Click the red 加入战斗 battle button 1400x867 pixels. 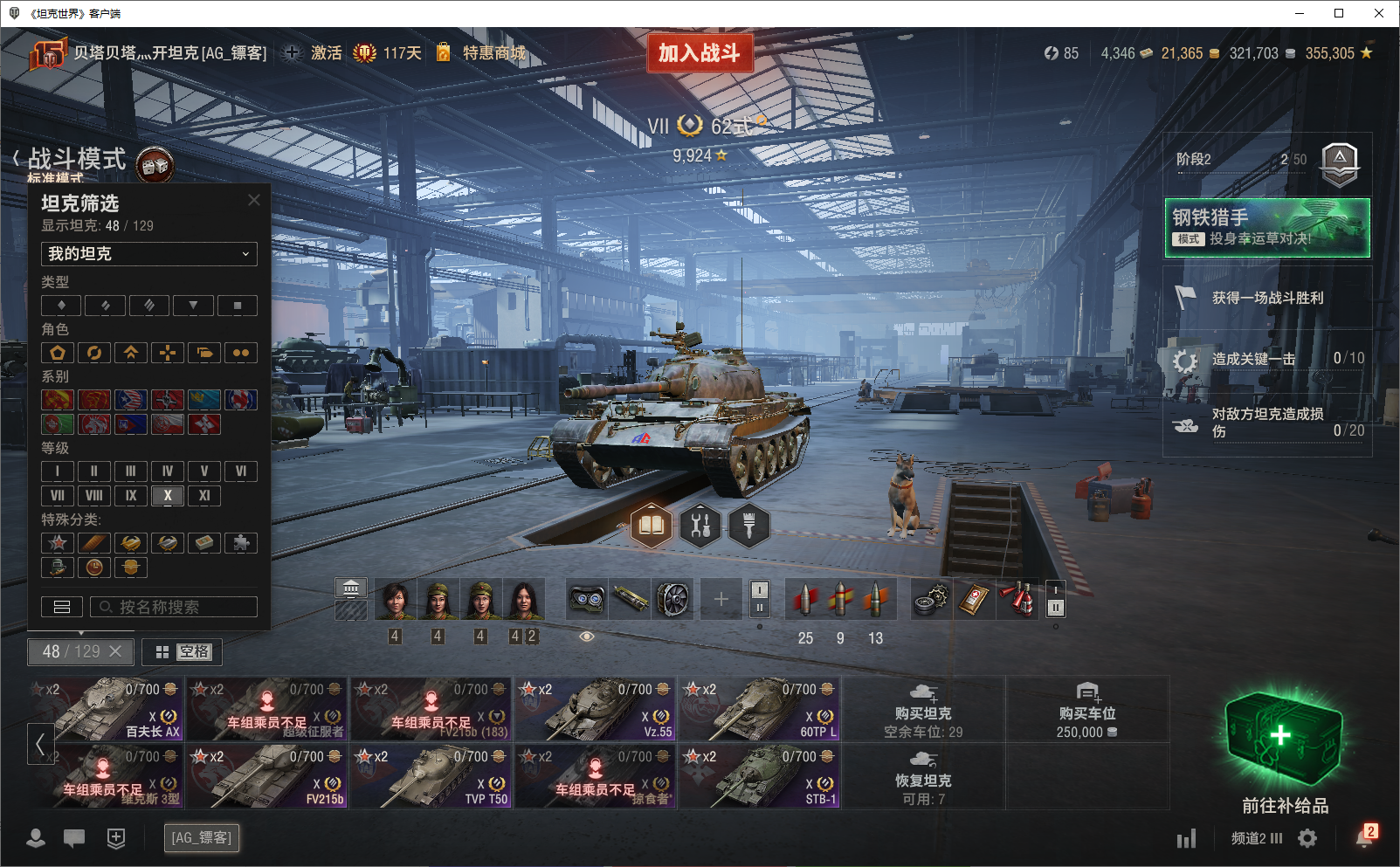click(x=700, y=53)
